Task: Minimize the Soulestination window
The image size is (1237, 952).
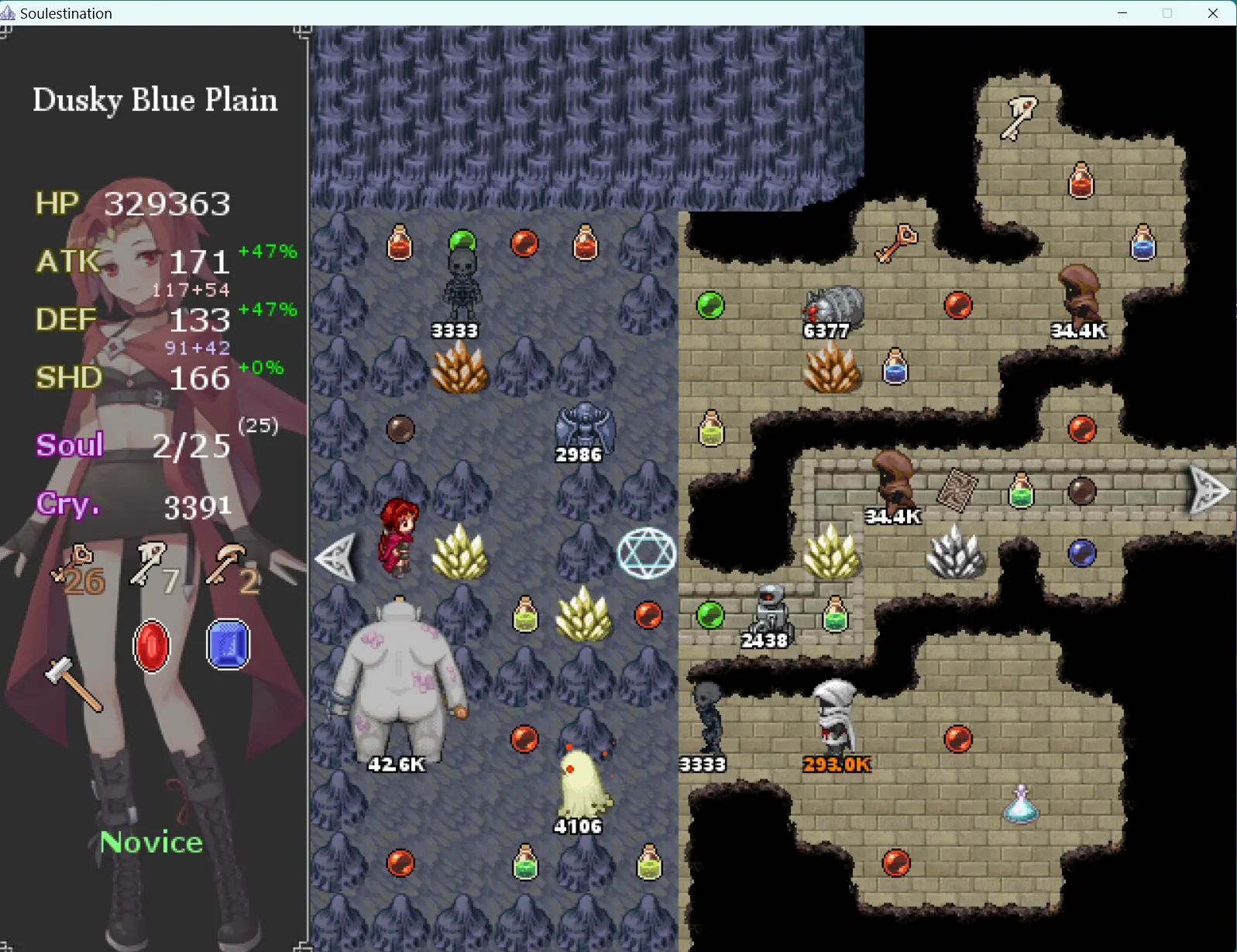Action: click(x=1122, y=13)
